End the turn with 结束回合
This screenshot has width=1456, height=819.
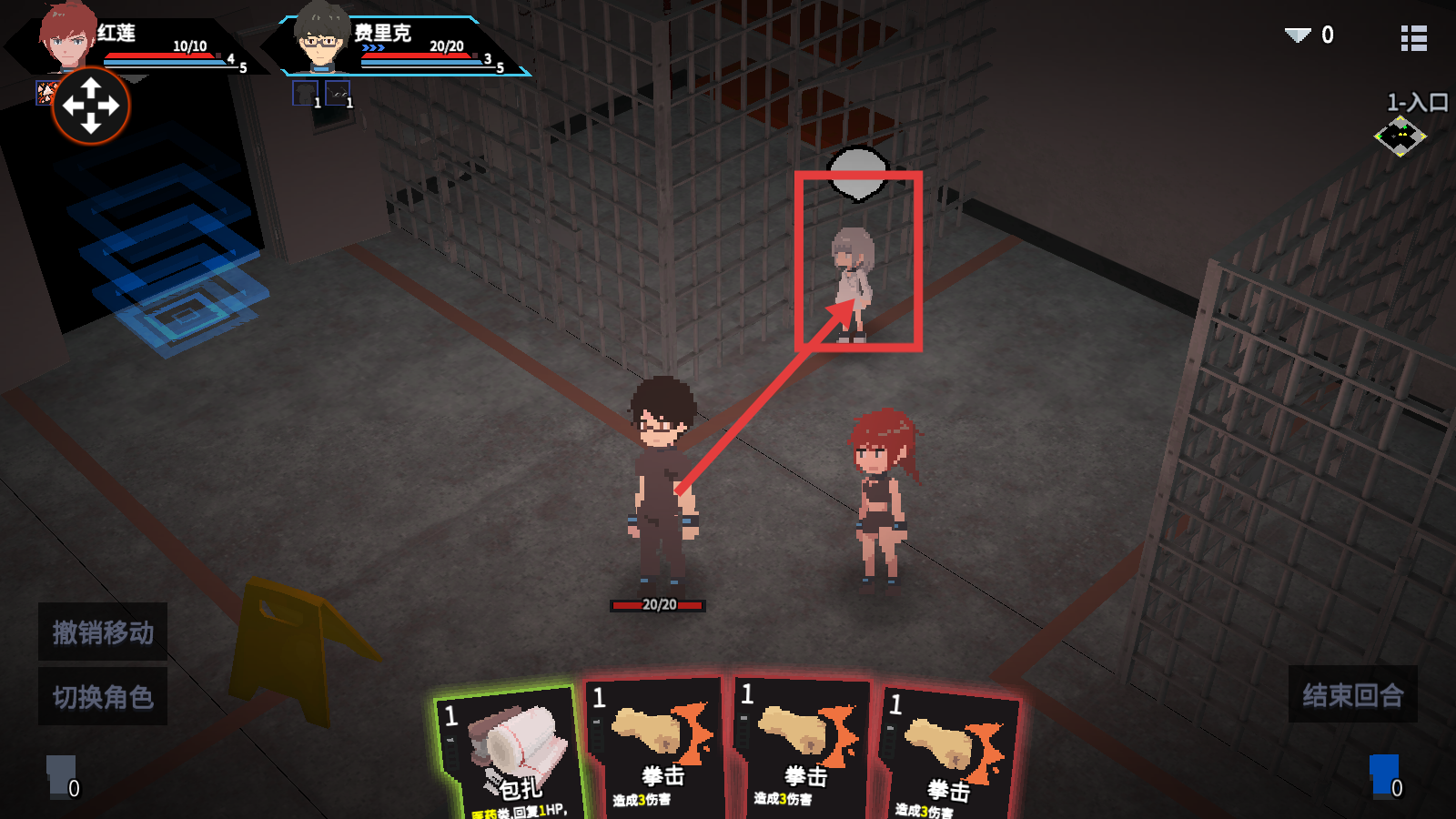coord(1352,695)
